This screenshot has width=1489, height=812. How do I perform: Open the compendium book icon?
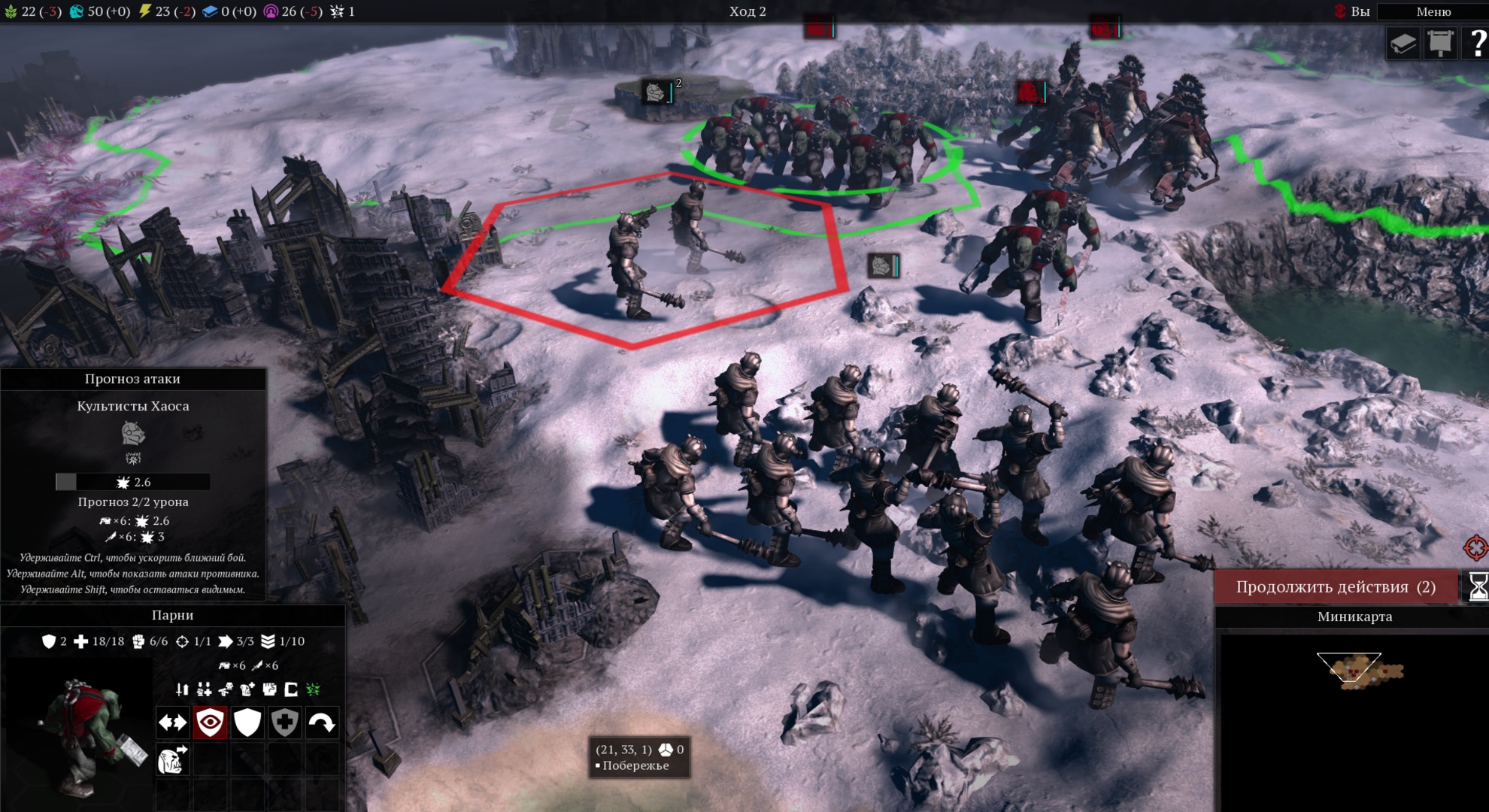pyautogui.click(x=1403, y=44)
